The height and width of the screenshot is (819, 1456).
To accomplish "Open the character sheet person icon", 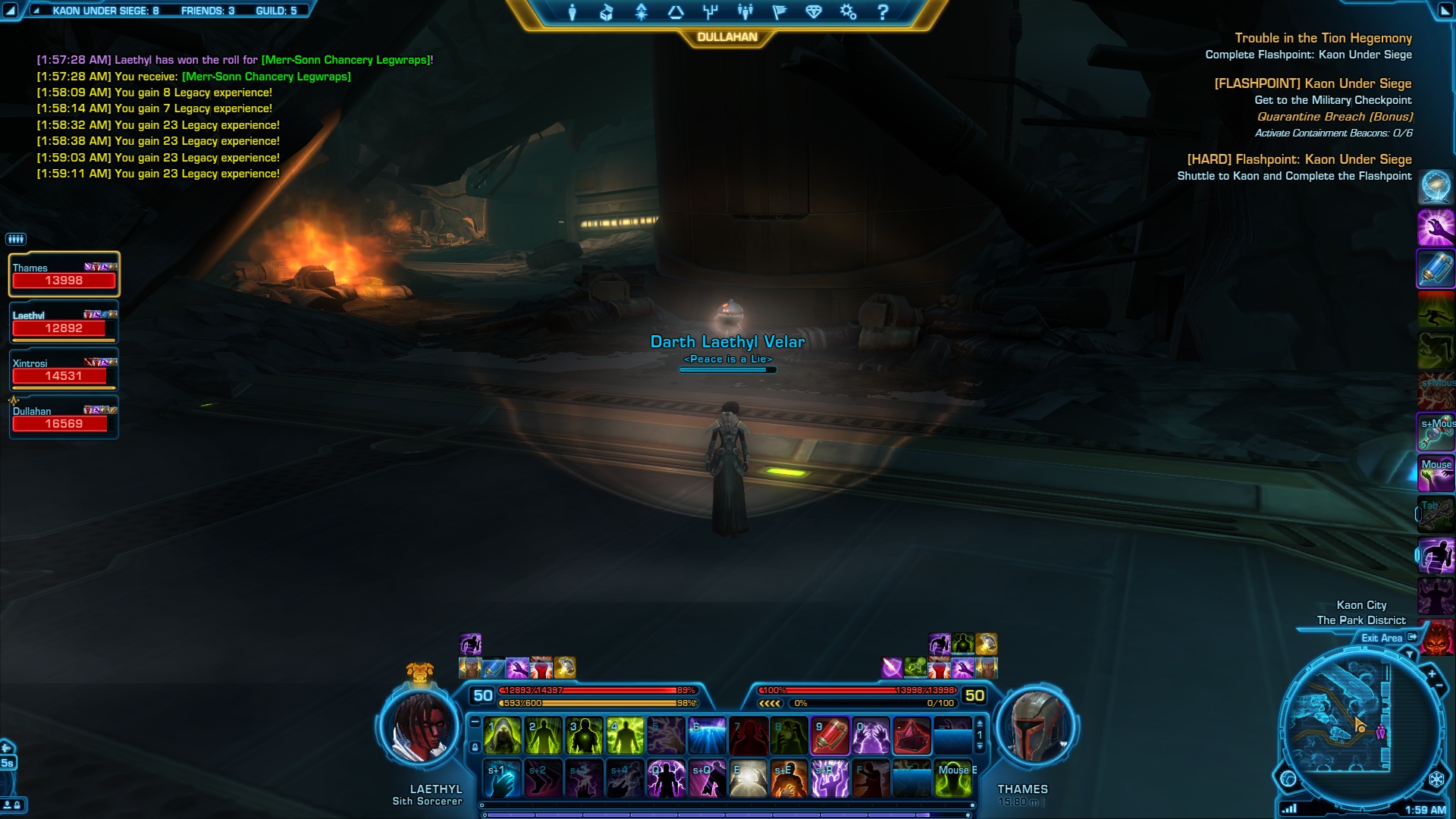I will pos(573,12).
